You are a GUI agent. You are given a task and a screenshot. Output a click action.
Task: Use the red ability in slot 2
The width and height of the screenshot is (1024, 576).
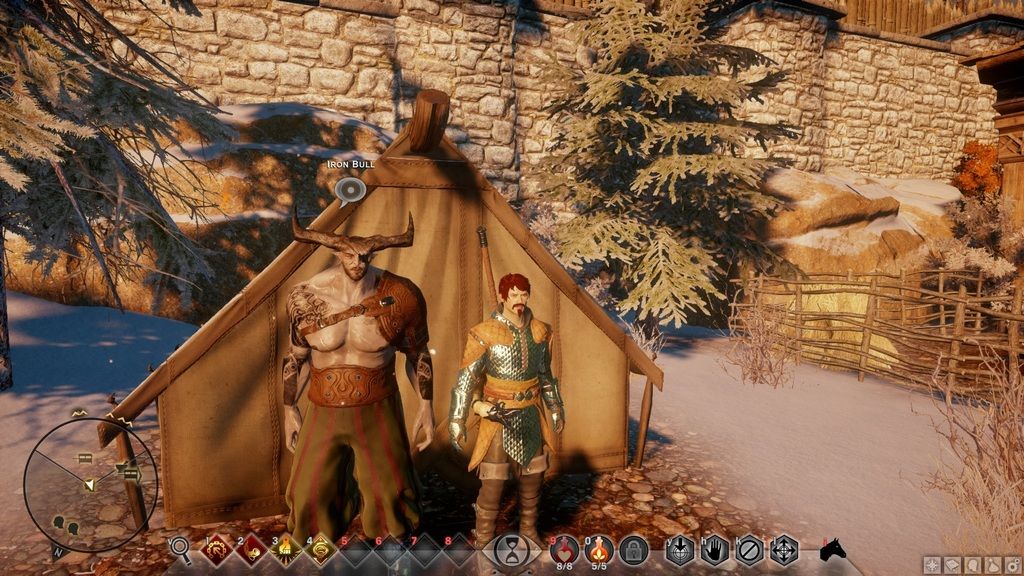click(x=251, y=548)
